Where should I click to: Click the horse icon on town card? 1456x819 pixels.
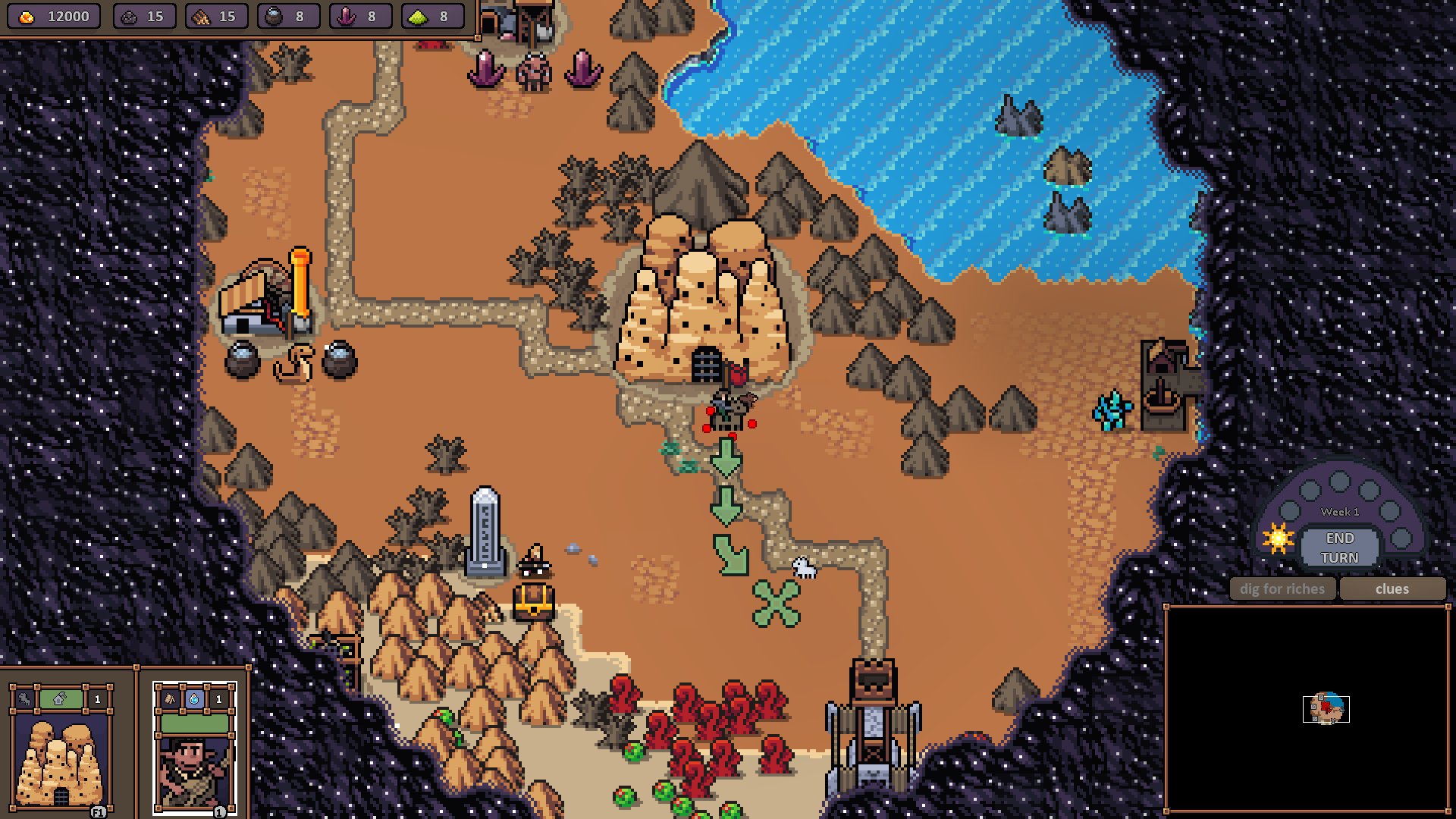click(x=25, y=699)
